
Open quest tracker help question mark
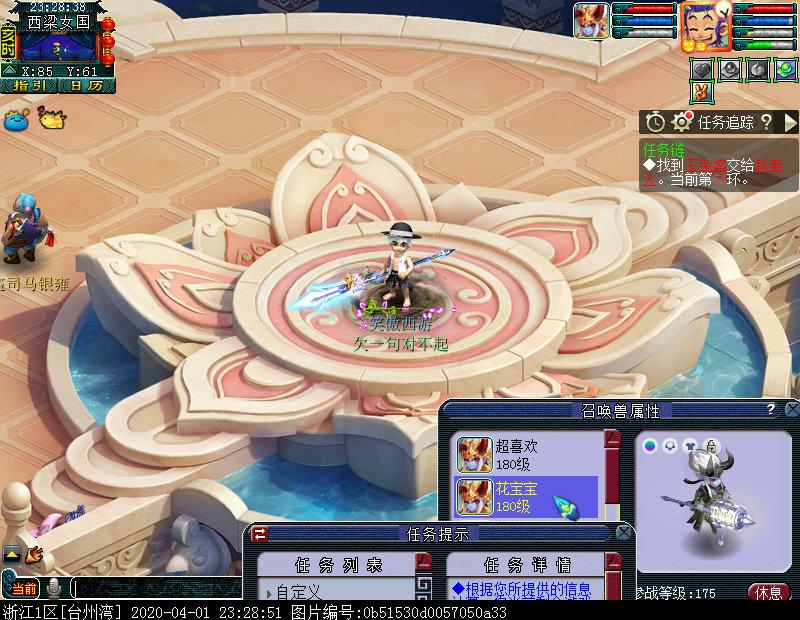coord(766,122)
